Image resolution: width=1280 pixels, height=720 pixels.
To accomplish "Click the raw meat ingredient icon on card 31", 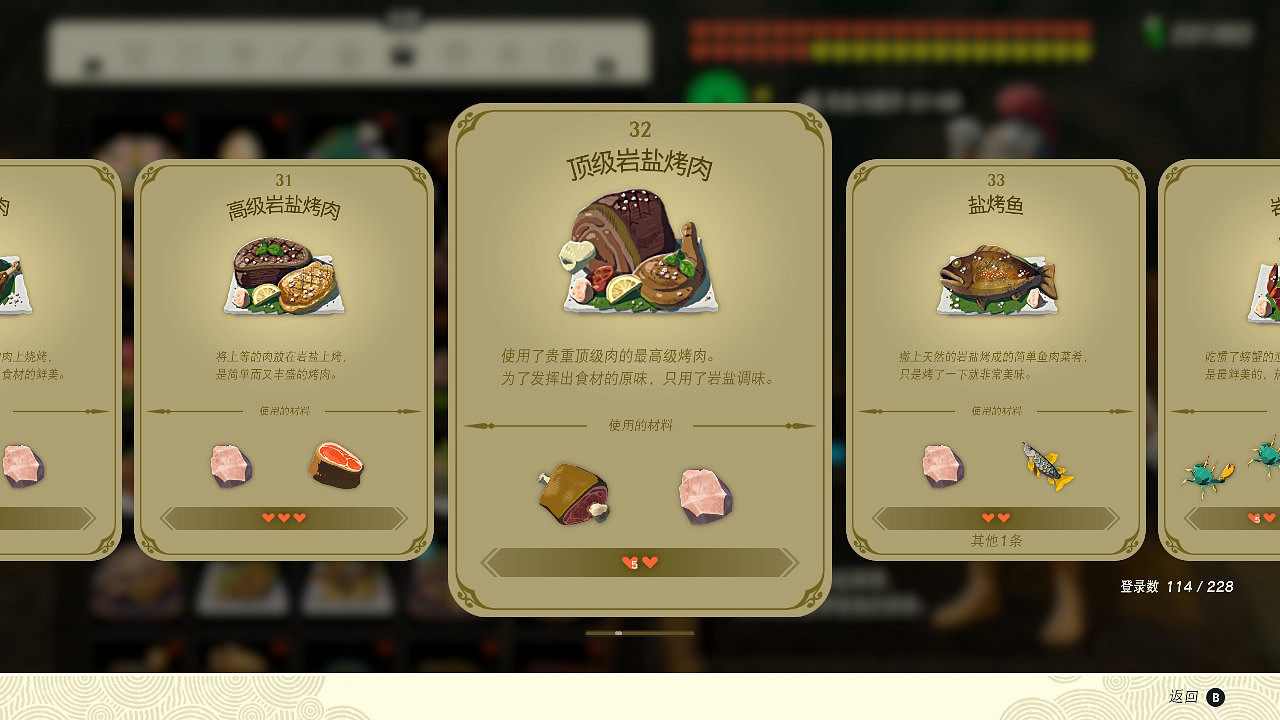I will point(335,462).
